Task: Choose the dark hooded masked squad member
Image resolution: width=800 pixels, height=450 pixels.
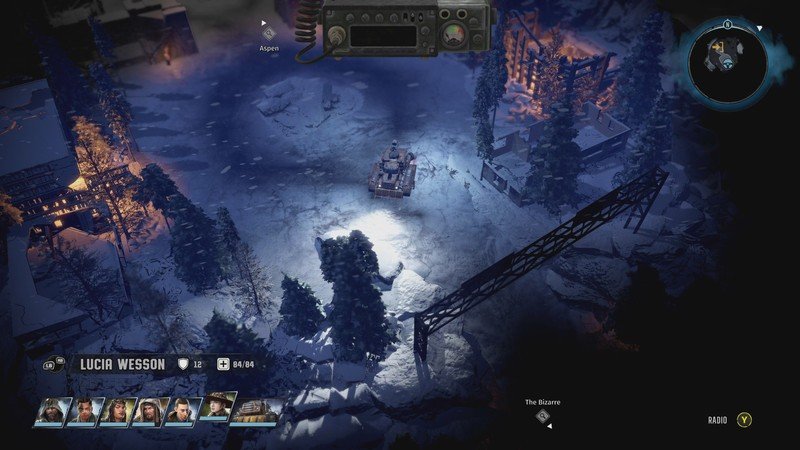Action: click(x=50, y=412)
